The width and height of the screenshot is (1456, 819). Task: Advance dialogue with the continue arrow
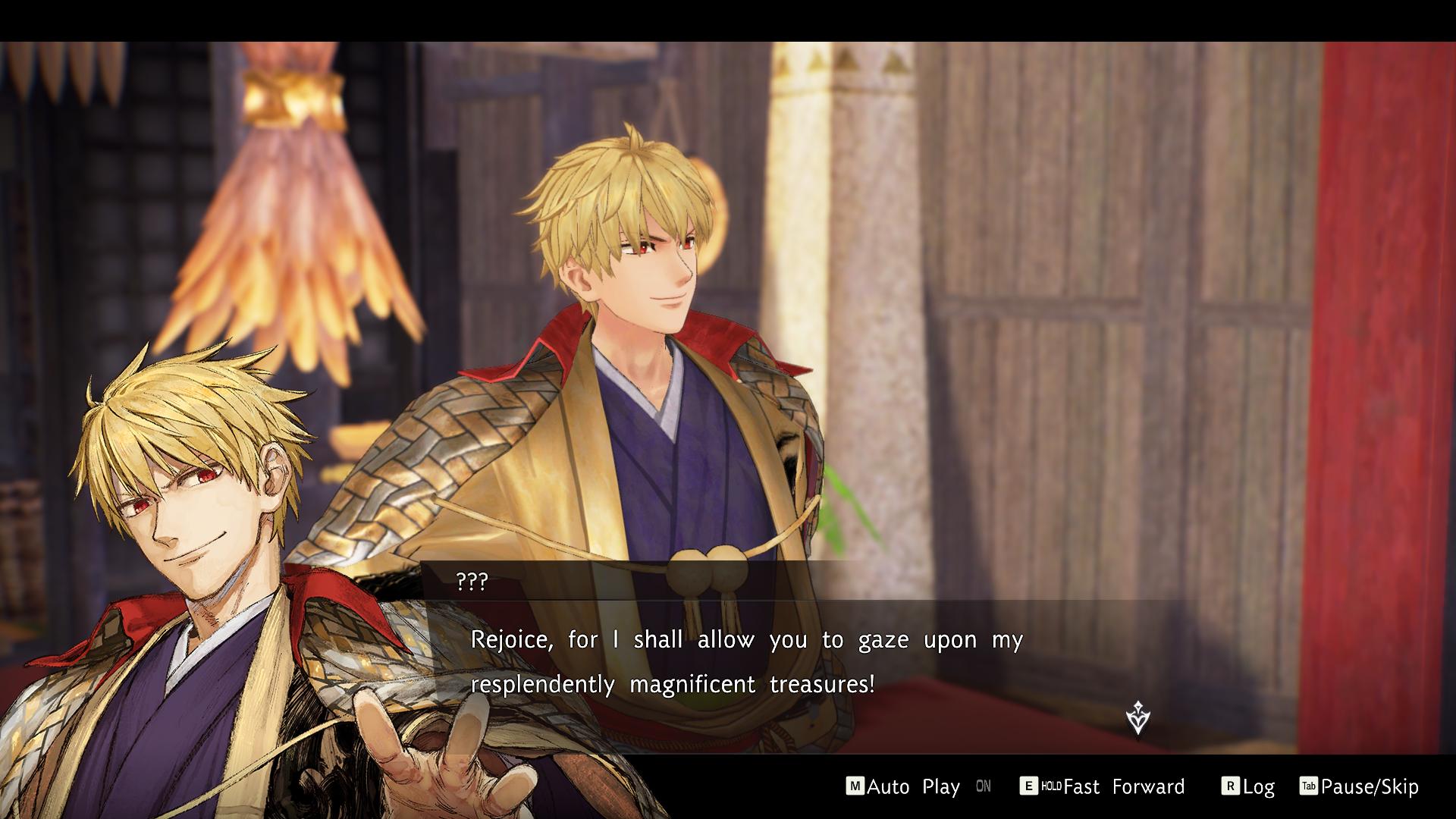click(1137, 717)
